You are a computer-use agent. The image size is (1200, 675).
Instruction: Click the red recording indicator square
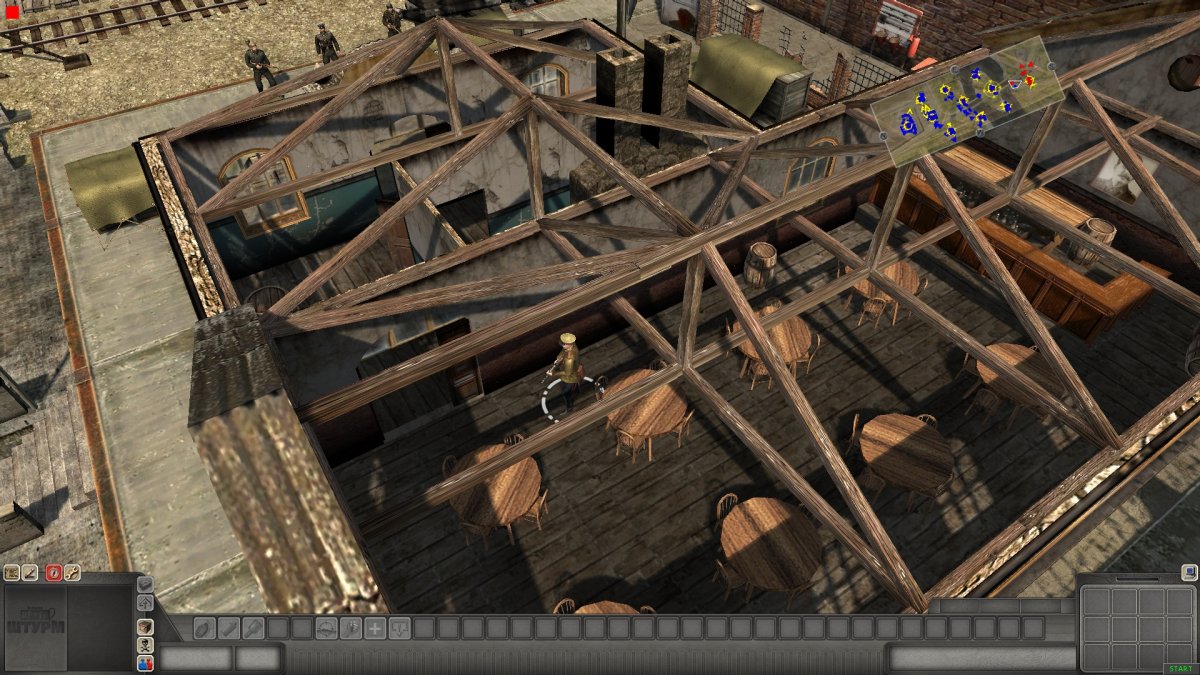(x=12, y=12)
